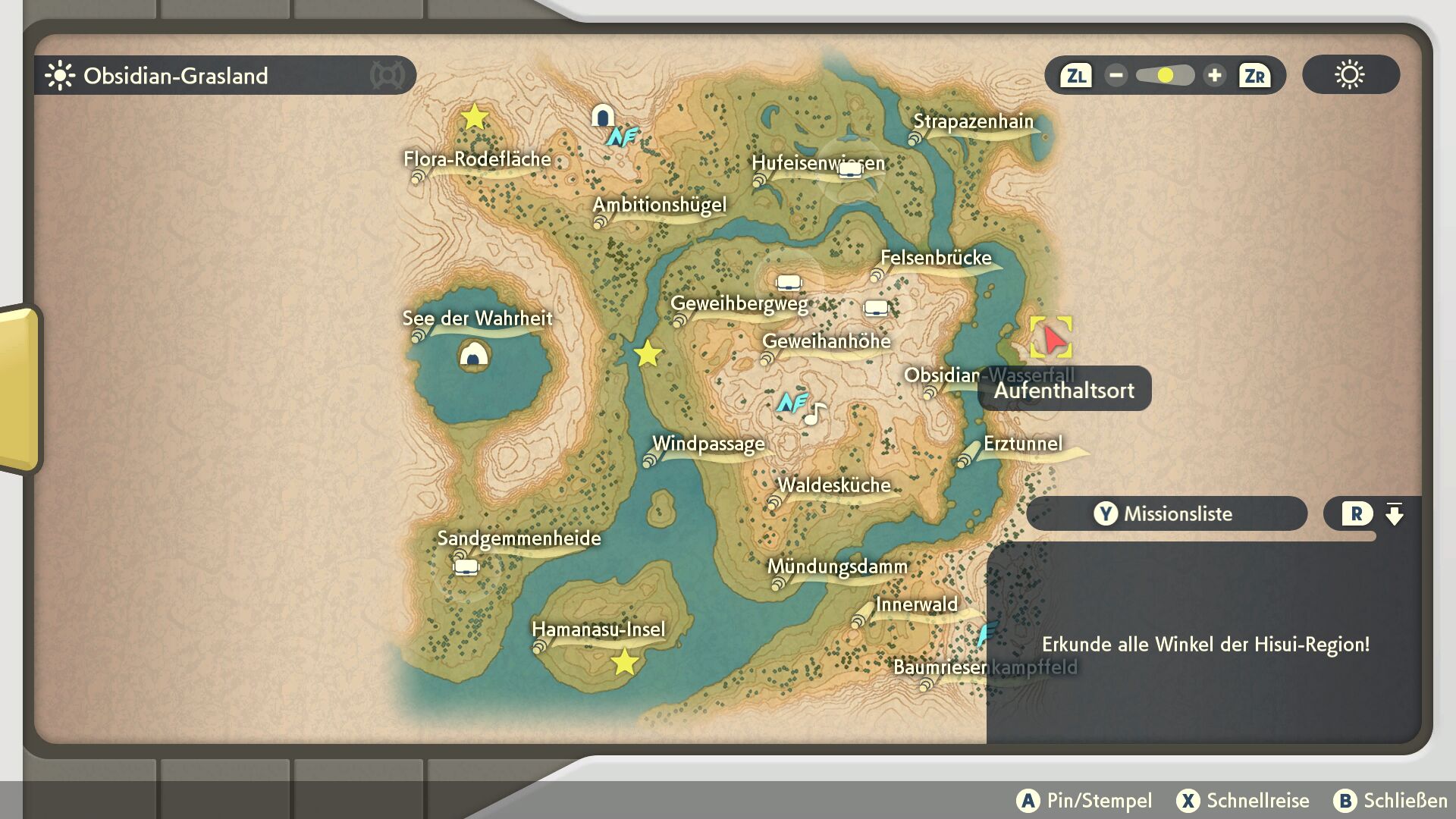Select the star marker on Hamanasu-Insel
1456x819 pixels.
coord(624,662)
